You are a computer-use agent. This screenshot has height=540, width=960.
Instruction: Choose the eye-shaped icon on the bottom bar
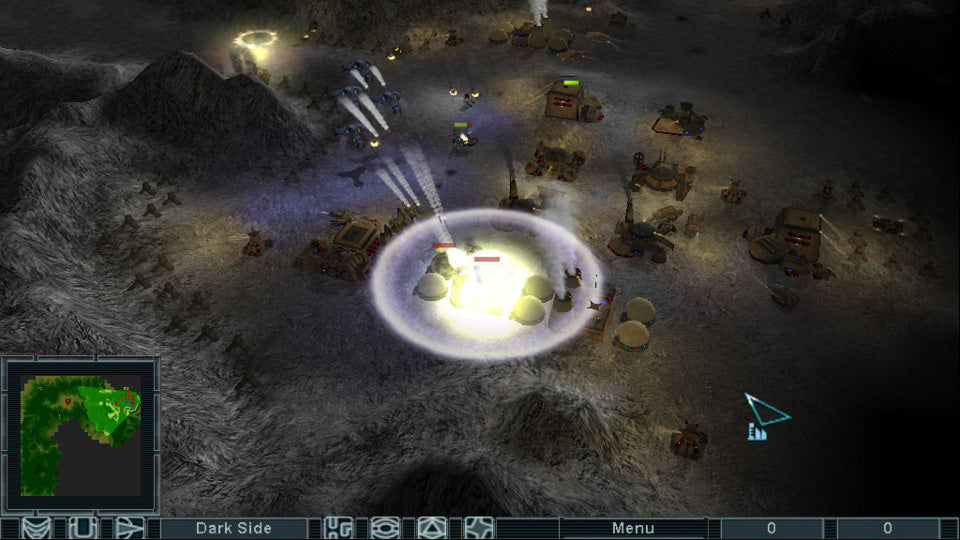pyautogui.click(x=385, y=528)
